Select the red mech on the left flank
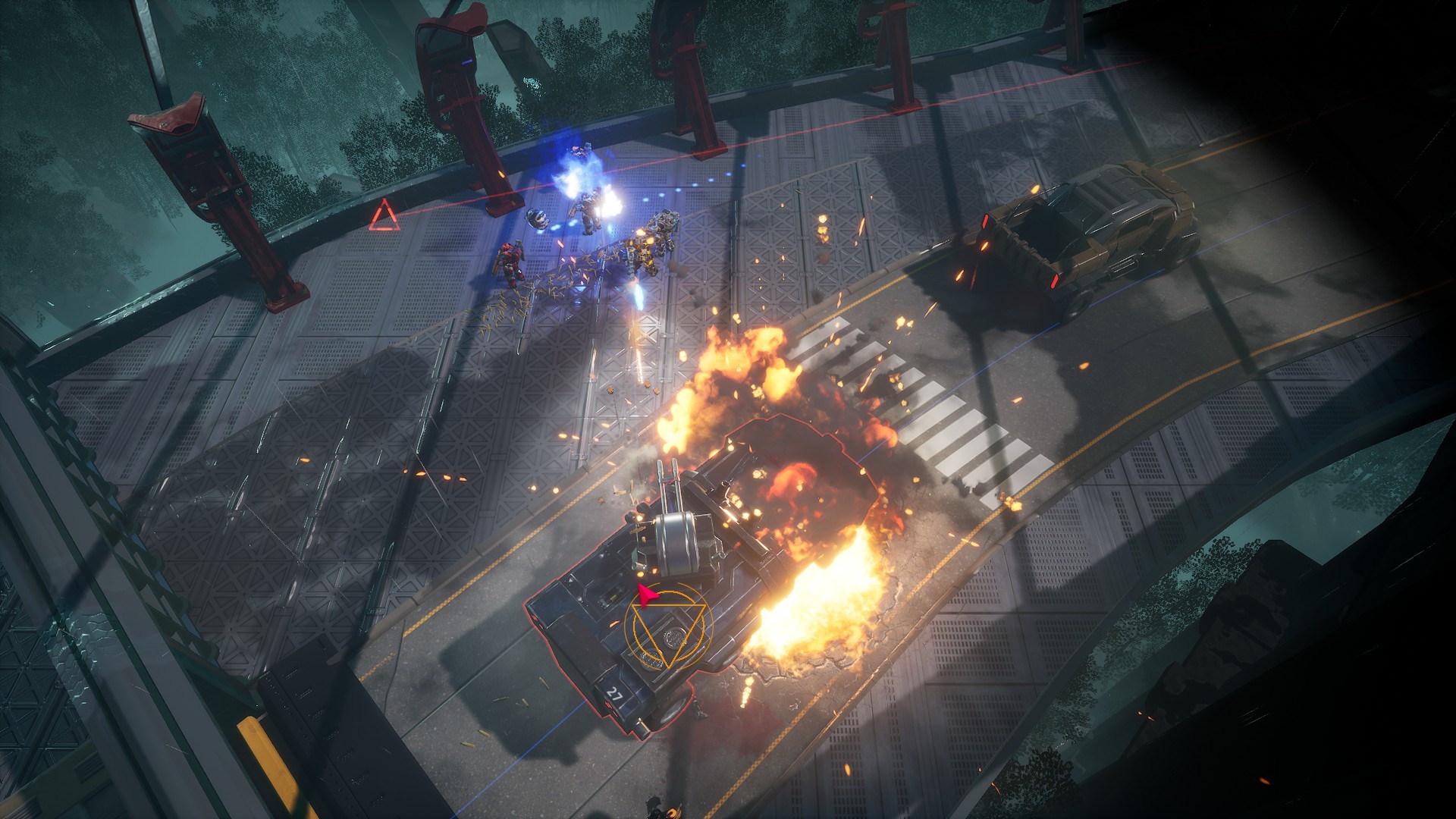 510,258
